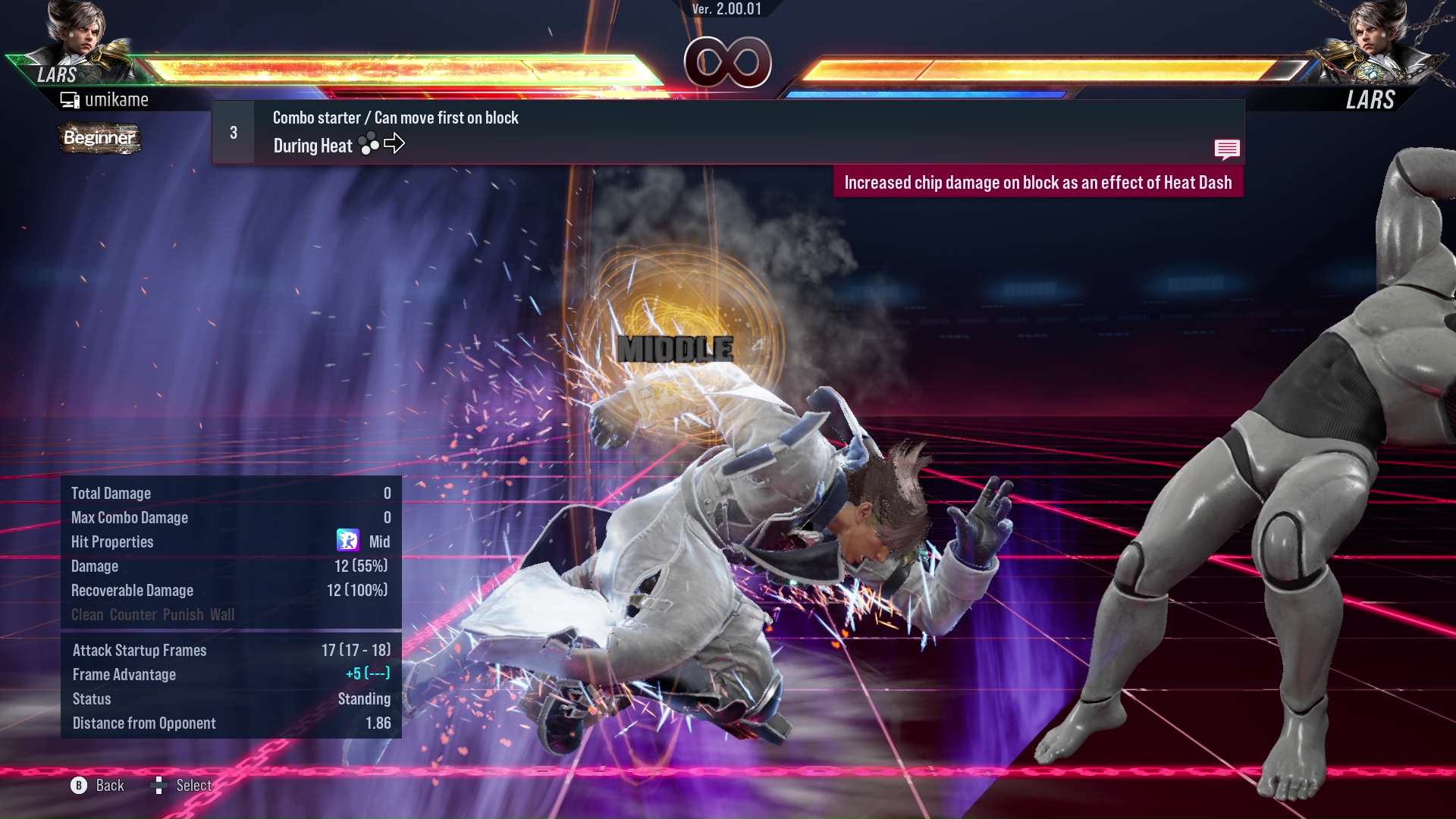1456x819 pixels.
Task: Click the B button Back icon
Action: [x=77, y=786]
